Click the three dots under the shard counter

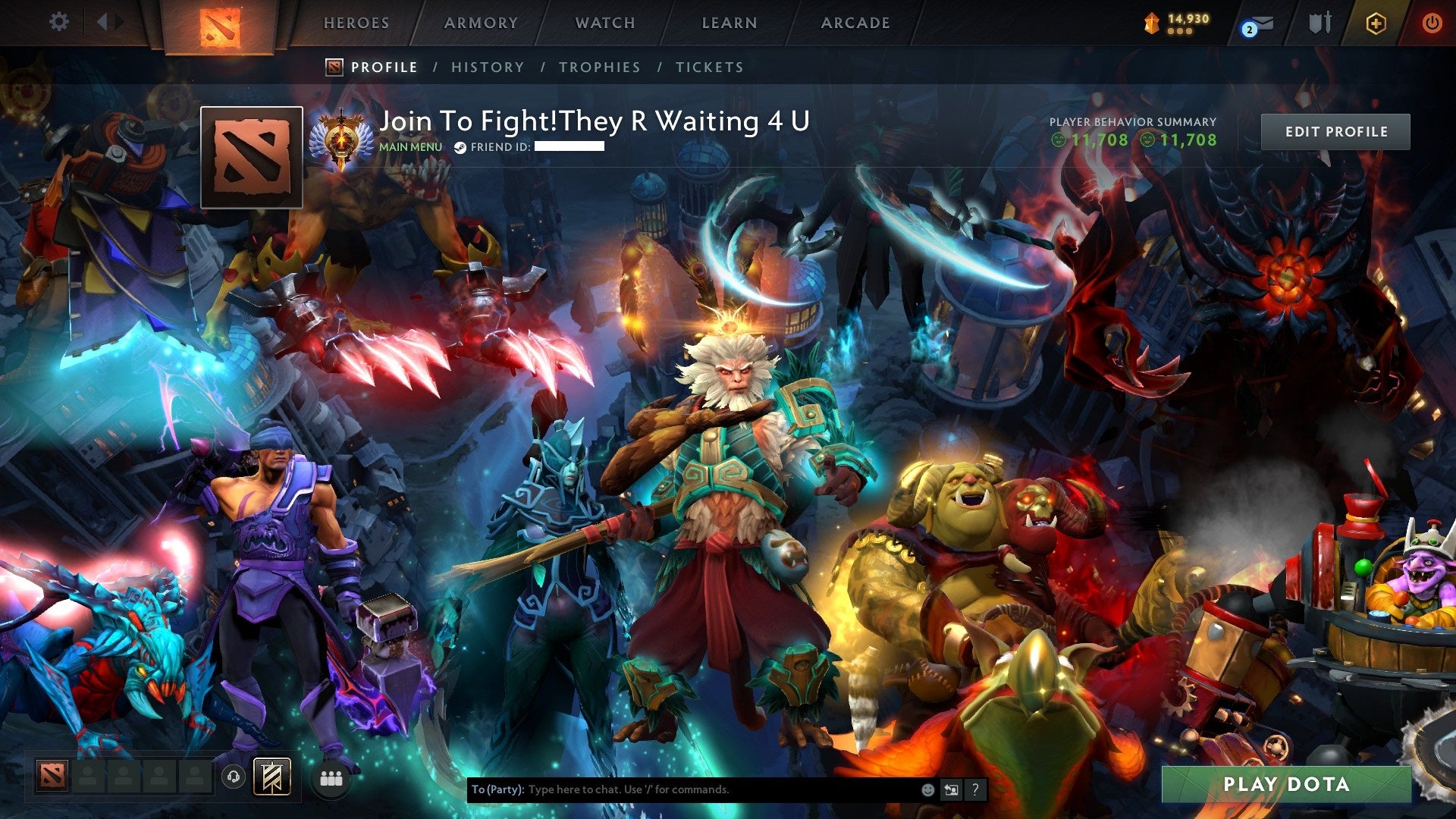coord(1180,33)
